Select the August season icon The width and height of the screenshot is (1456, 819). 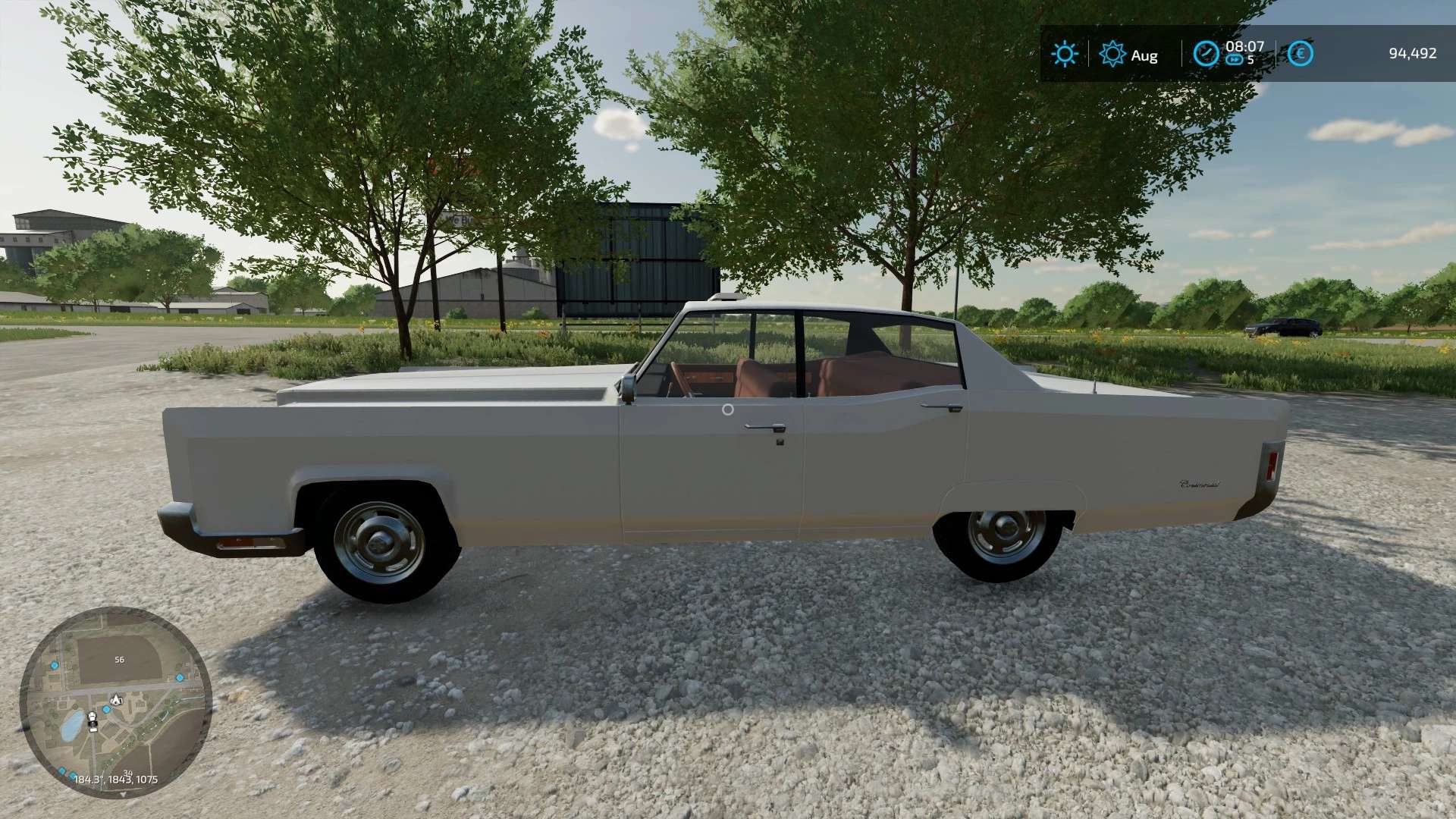pos(1112,54)
